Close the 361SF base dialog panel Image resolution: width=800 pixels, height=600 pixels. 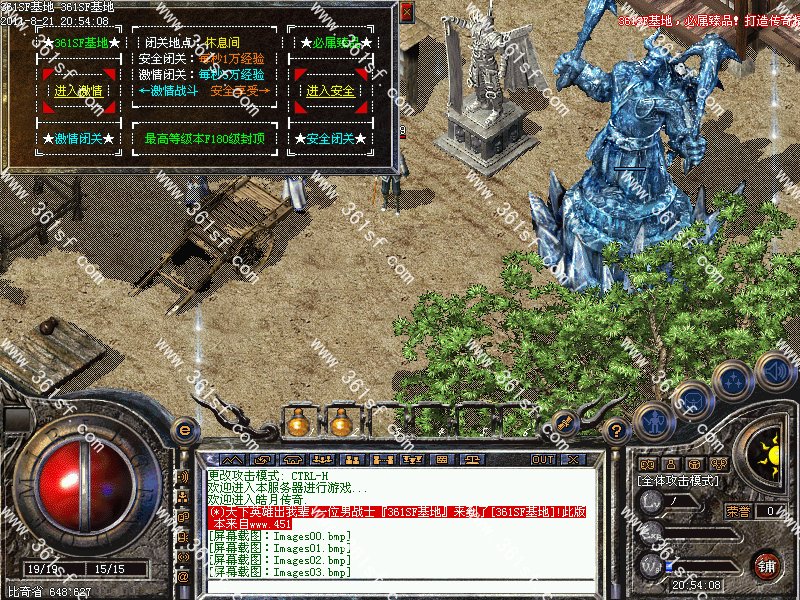pyautogui.click(x=406, y=12)
